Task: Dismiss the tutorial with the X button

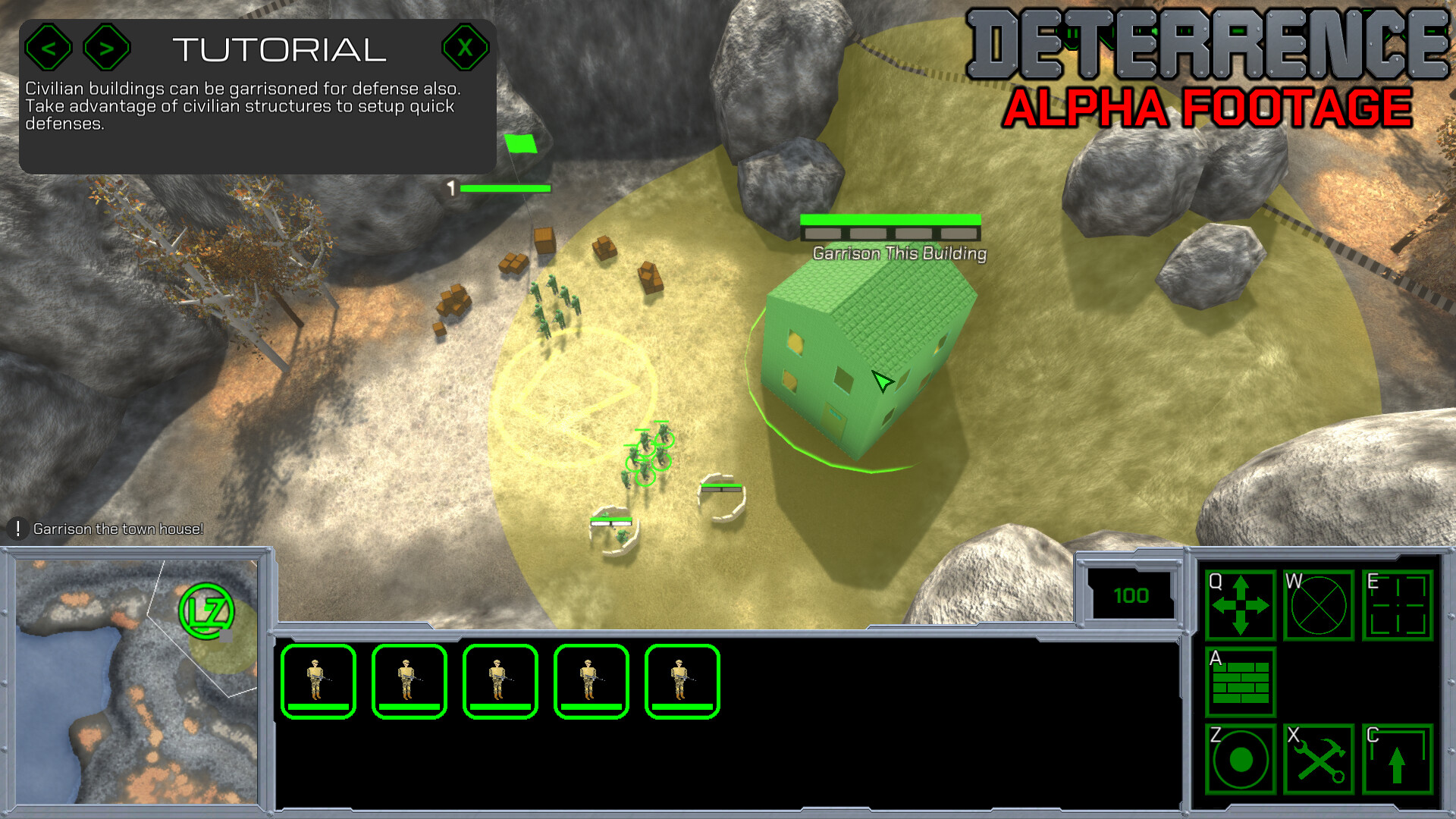Action: (465, 47)
